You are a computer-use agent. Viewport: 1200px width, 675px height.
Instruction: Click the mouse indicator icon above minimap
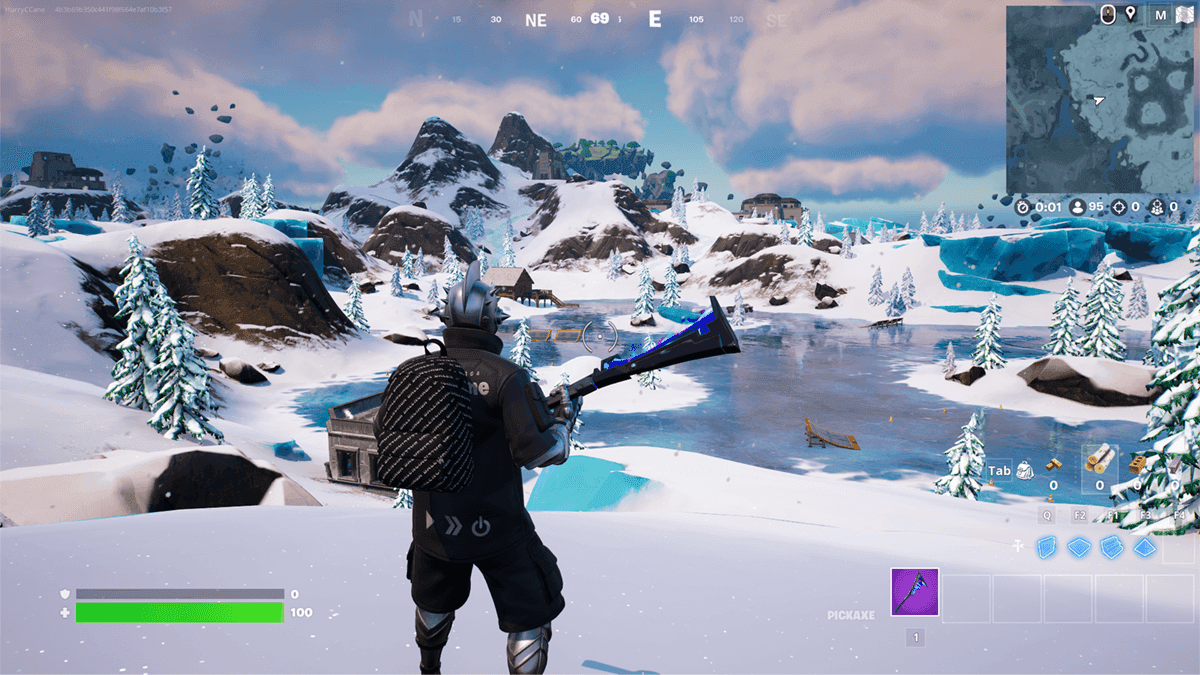[1108, 14]
